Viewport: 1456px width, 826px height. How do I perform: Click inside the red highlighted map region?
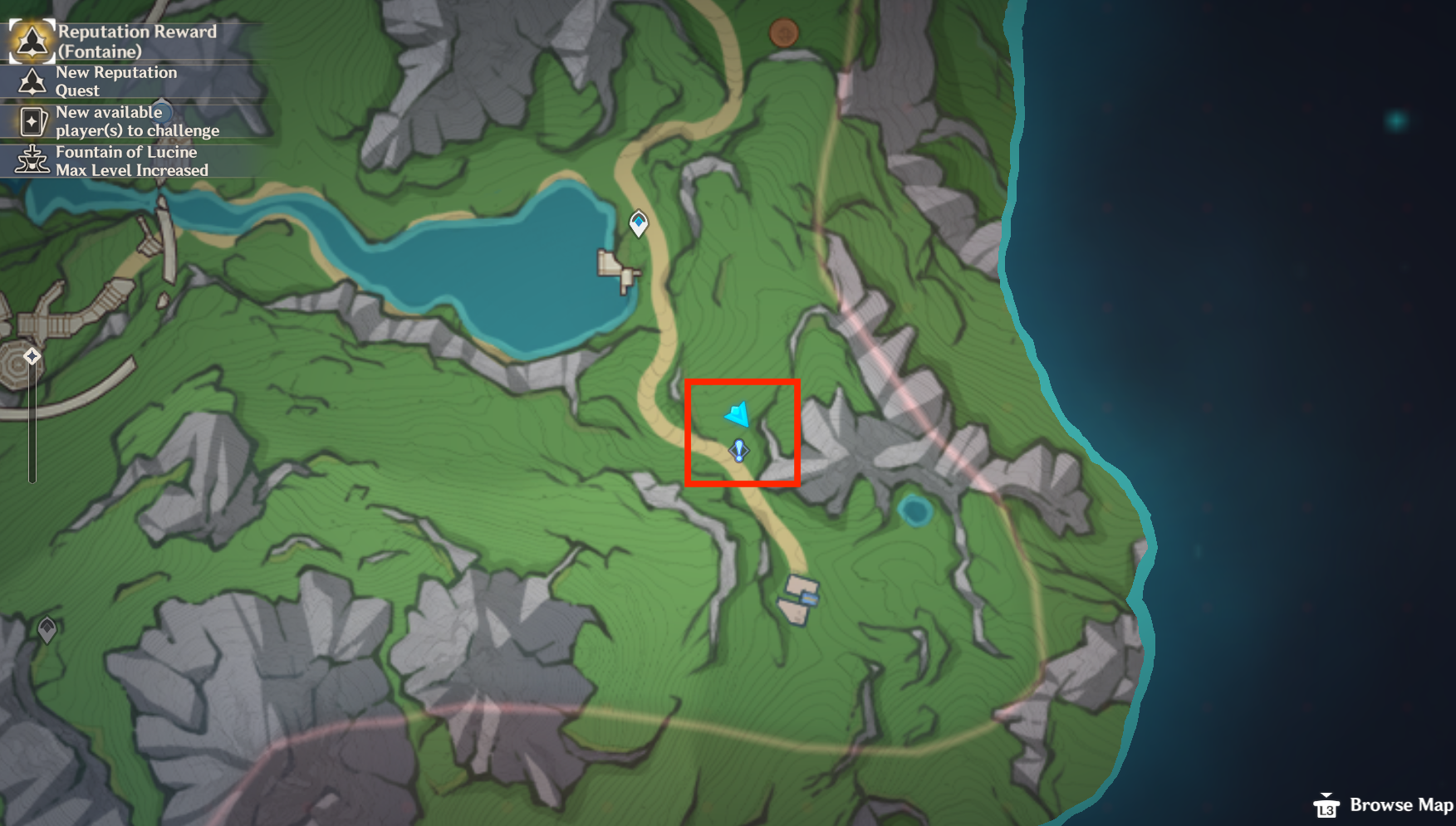tap(743, 432)
